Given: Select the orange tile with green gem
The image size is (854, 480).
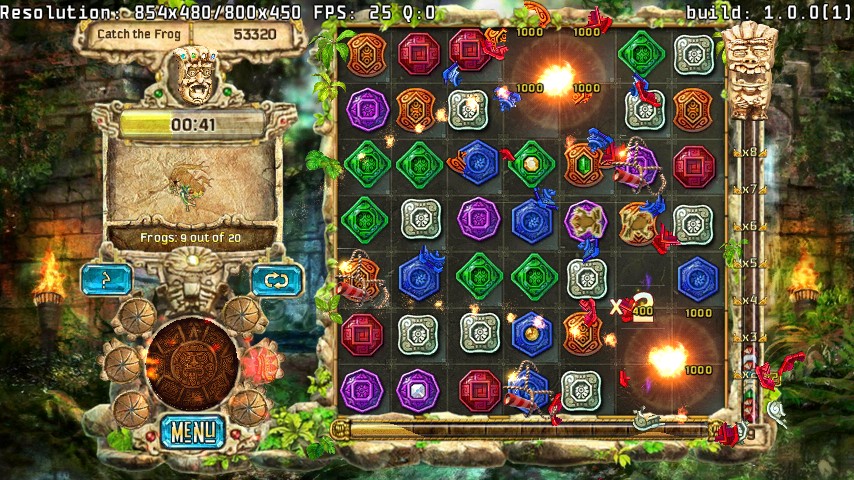Looking at the screenshot, I should point(586,164).
